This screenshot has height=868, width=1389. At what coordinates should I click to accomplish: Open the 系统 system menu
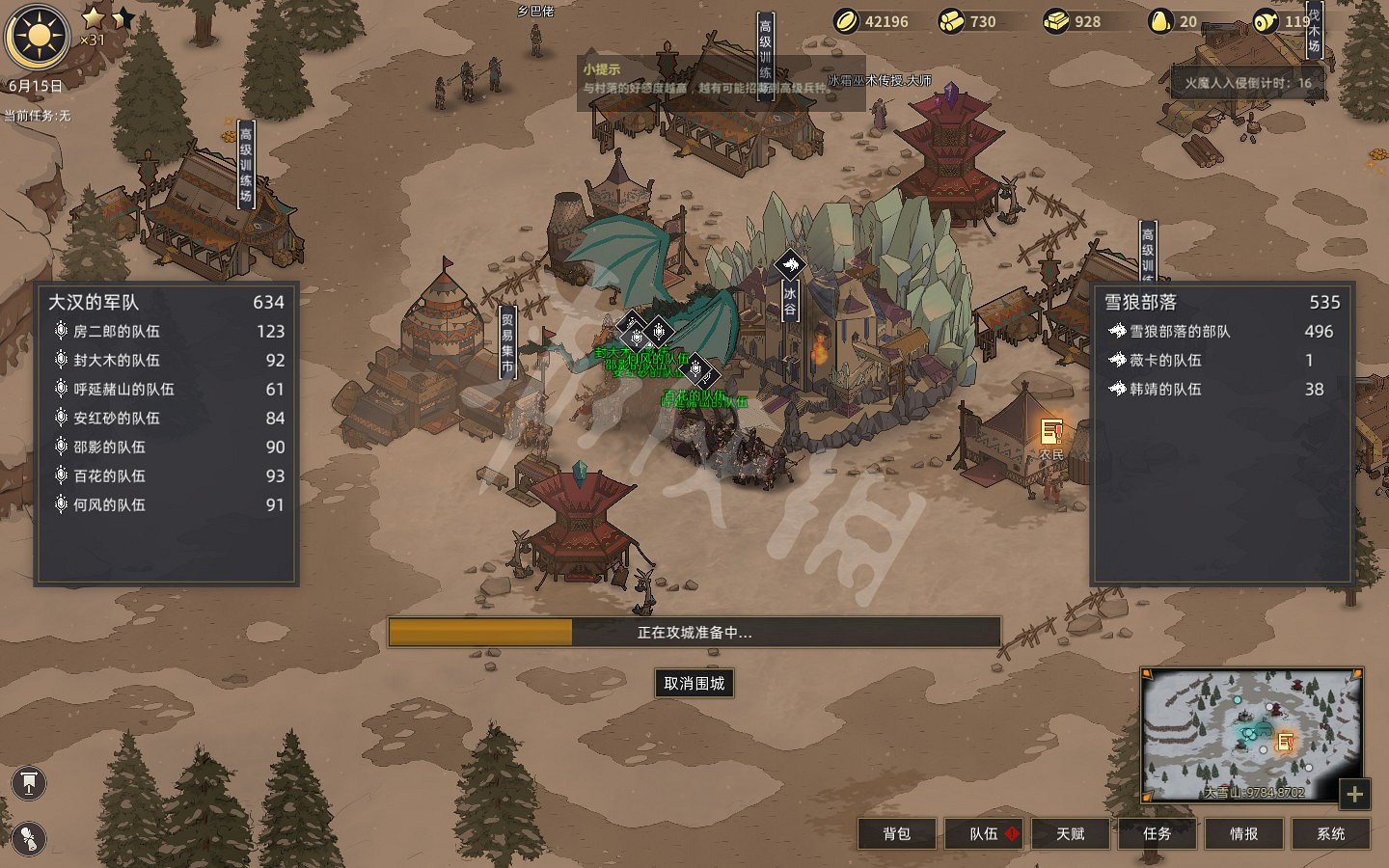(x=1330, y=833)
